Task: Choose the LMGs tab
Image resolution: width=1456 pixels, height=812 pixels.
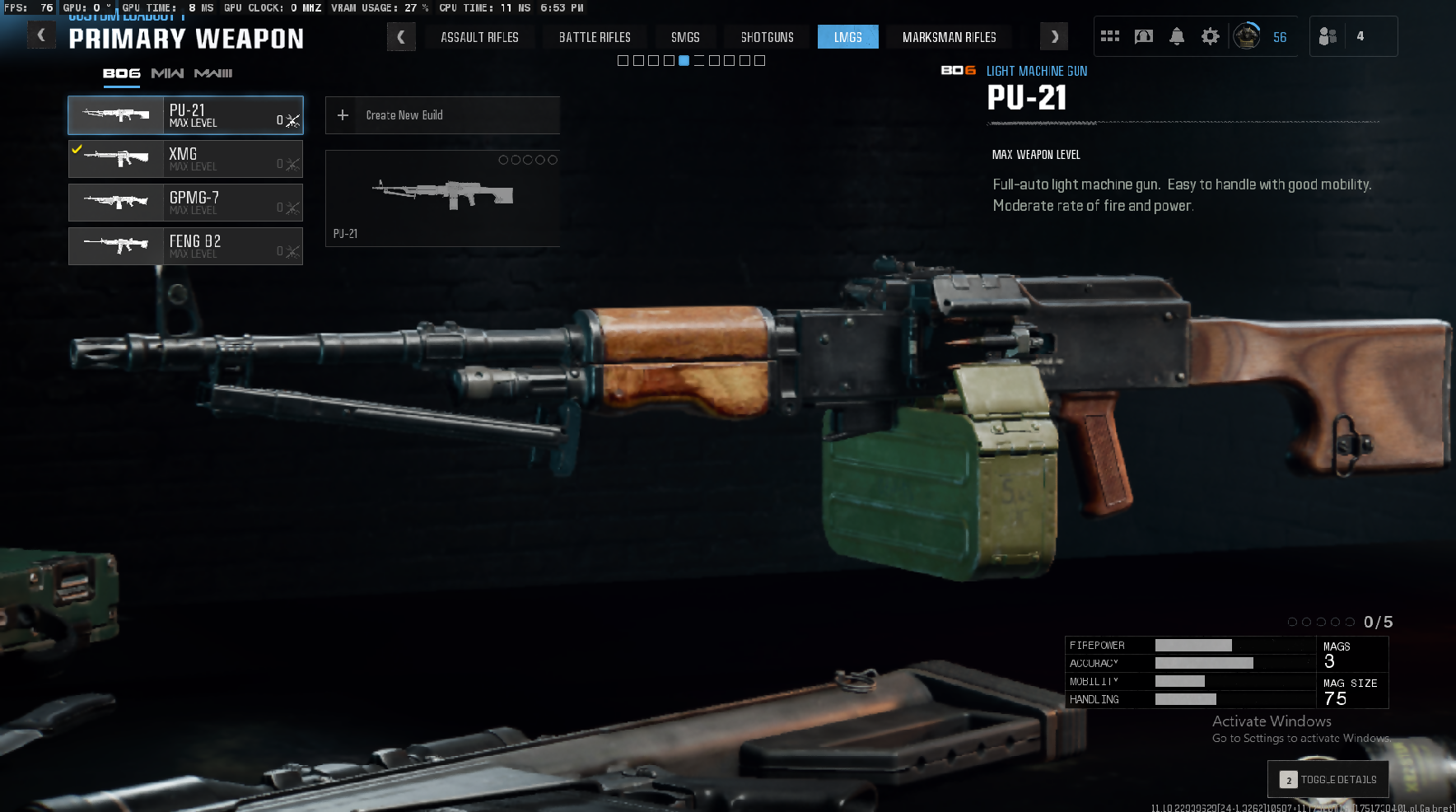Action: [847, 37]
